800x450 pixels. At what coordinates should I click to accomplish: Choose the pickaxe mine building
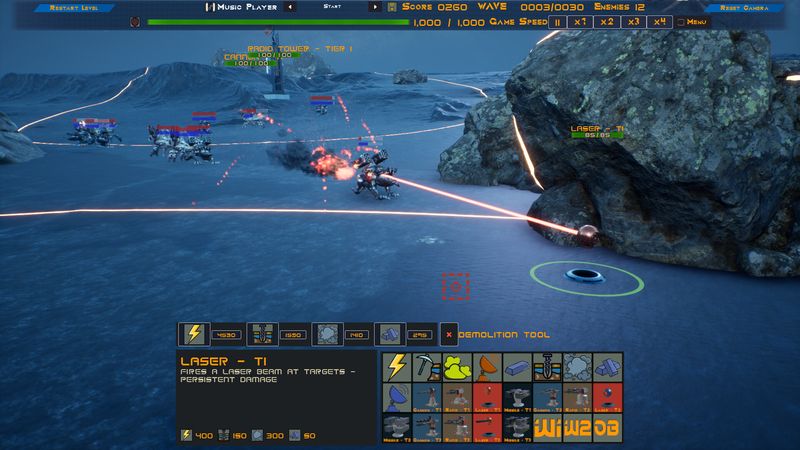427,366
